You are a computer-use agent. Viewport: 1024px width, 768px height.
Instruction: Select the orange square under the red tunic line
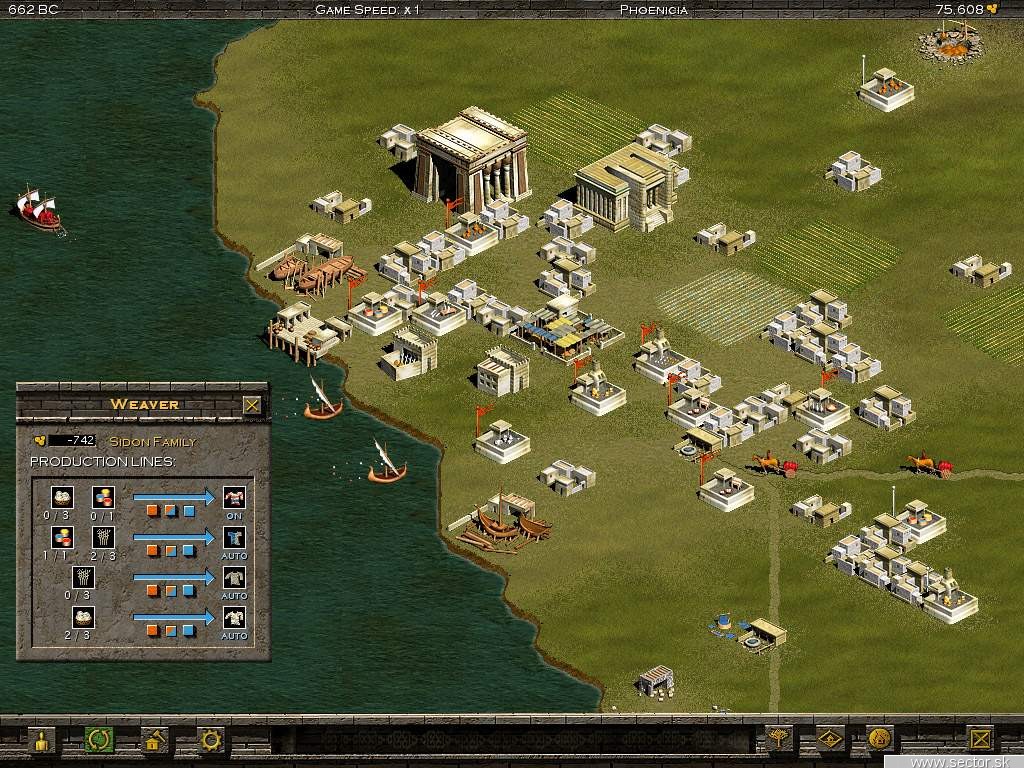[x=153, y=510]
